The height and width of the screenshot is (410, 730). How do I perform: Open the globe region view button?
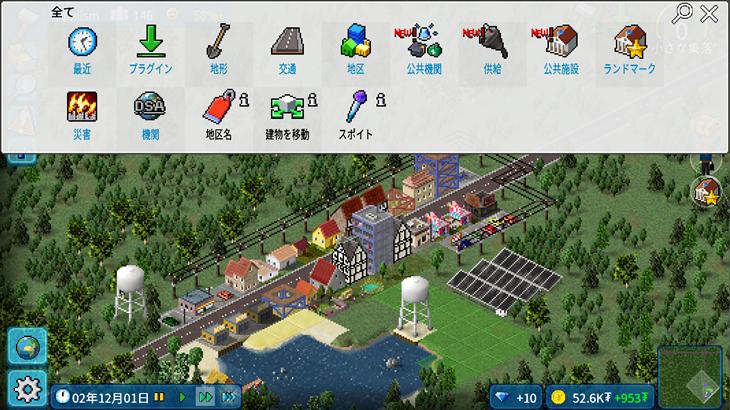coord(26,346)
